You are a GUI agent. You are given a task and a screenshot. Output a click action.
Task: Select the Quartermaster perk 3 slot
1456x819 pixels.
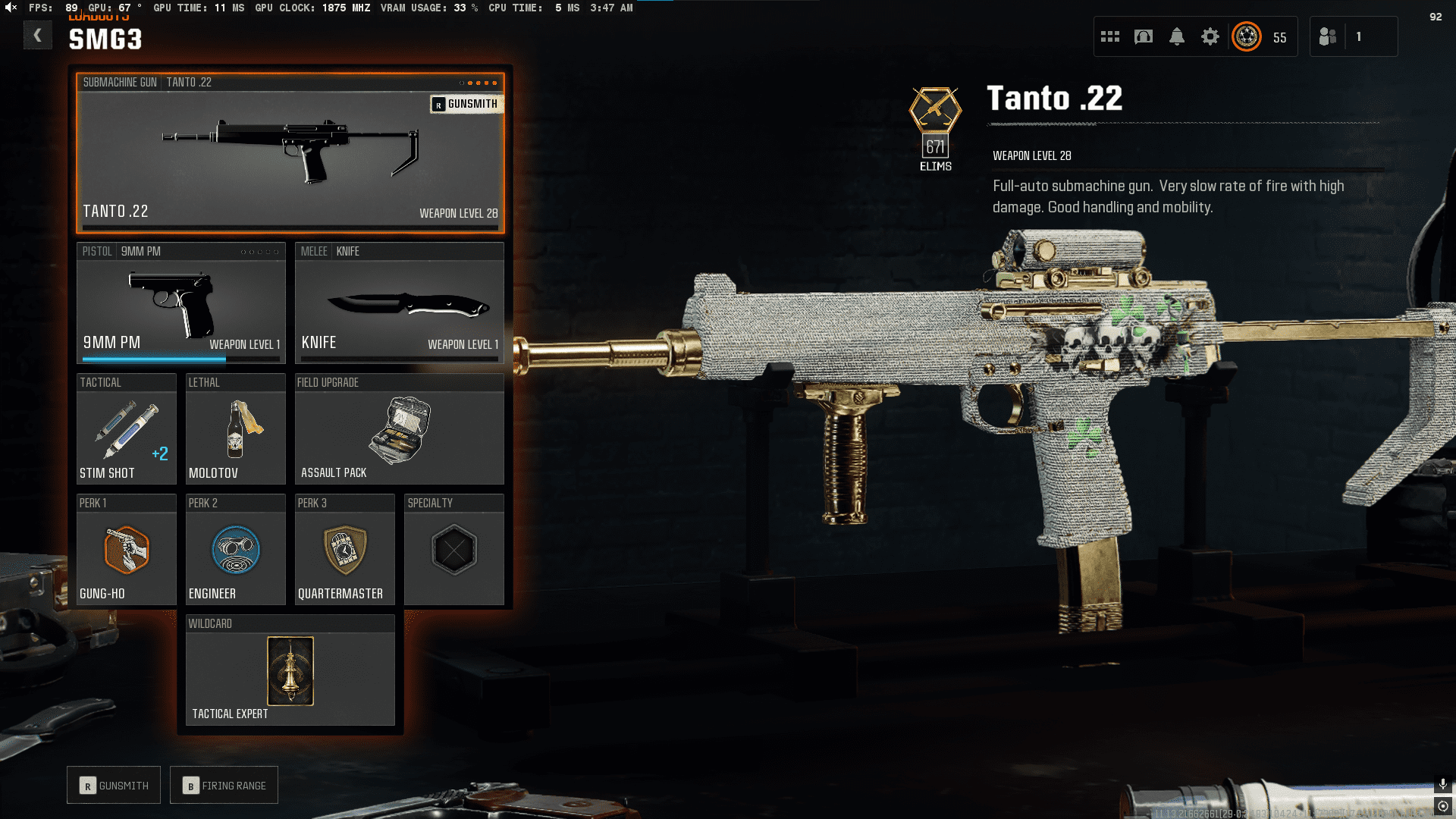[x=344, y=550]
